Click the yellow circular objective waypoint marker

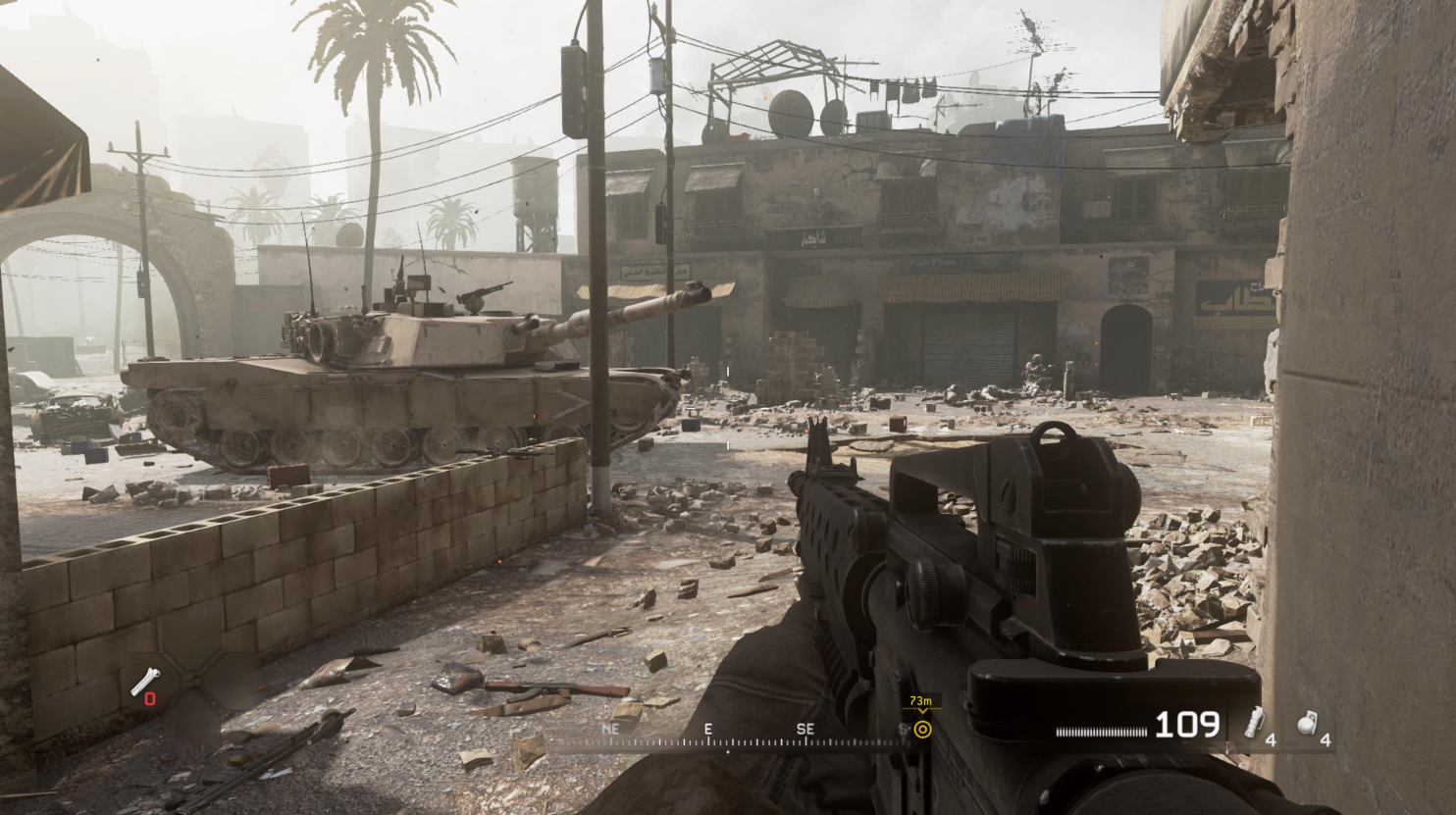(x=922, y=729)
